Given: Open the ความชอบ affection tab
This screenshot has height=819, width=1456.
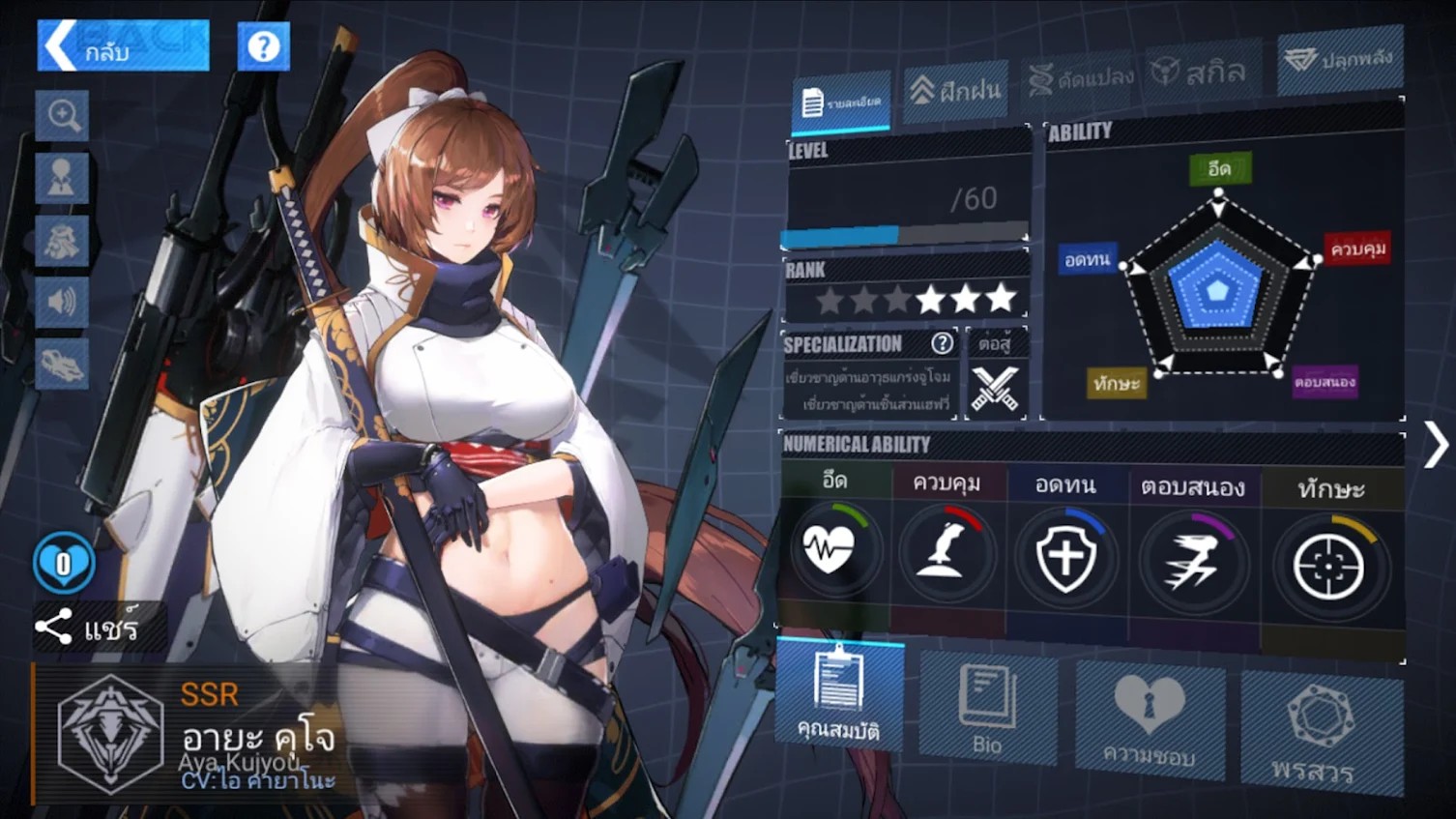Looking at the screenshot, I should click(x=1150, y=720).
